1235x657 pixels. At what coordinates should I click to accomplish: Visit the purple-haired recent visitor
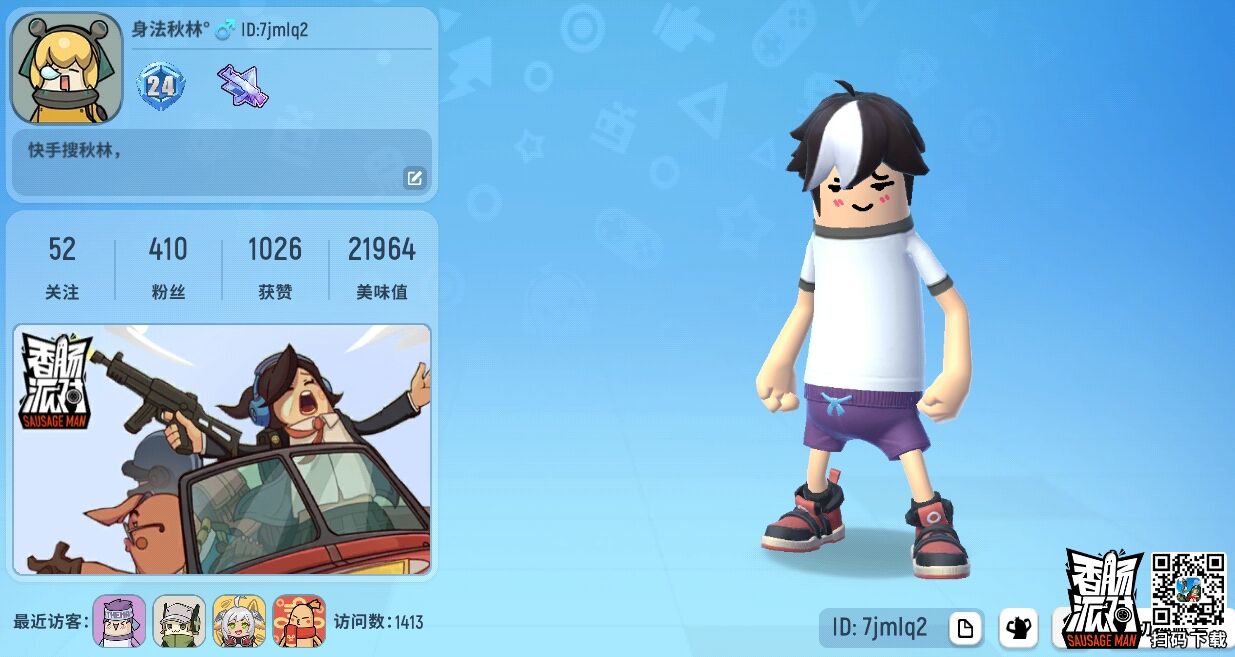coord(119,621)
